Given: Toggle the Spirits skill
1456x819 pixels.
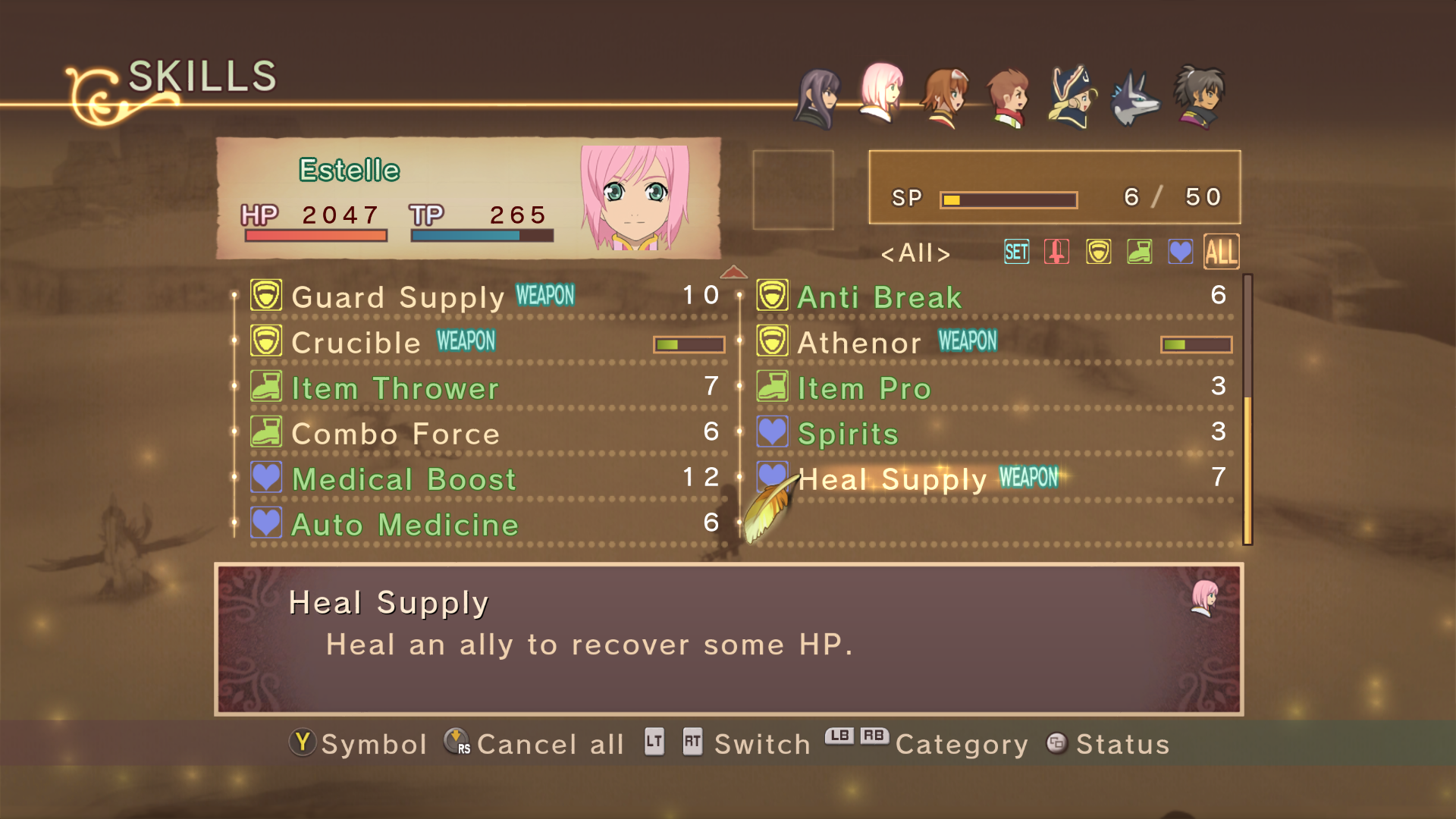Looking at the screenshot, I should tap(848, 434).
